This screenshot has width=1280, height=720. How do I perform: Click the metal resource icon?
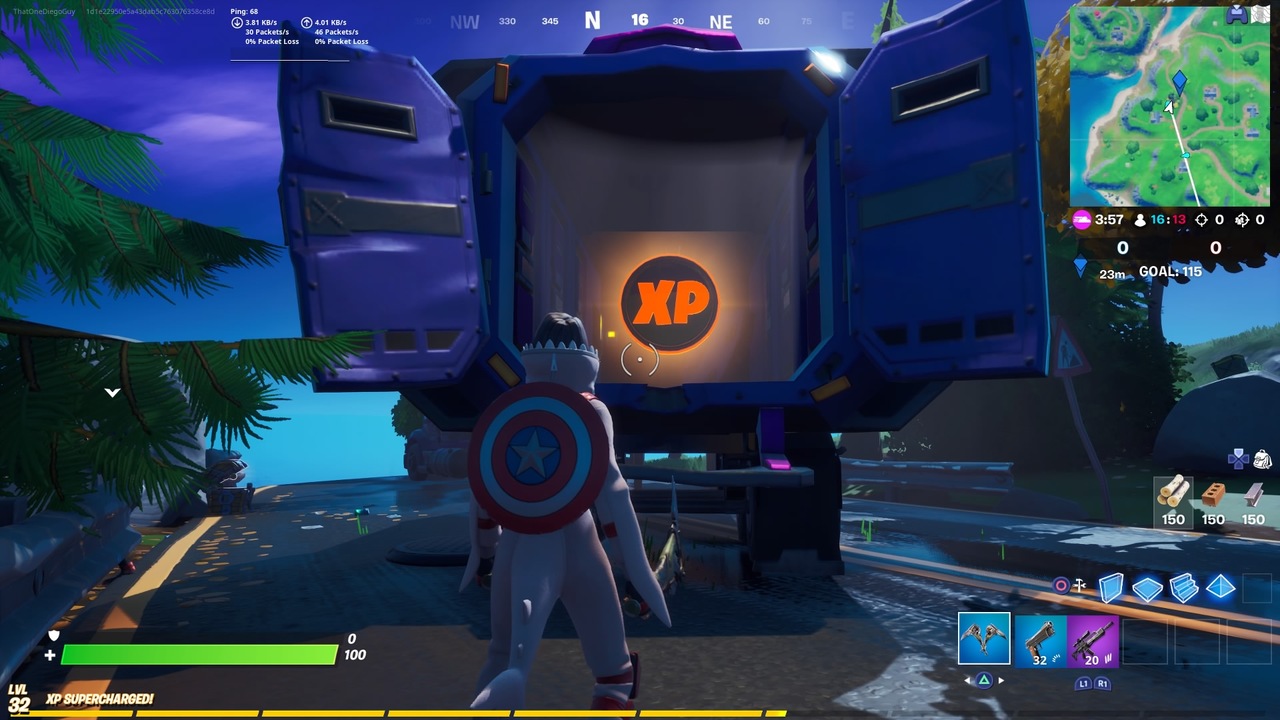[x=1252, y=495]
